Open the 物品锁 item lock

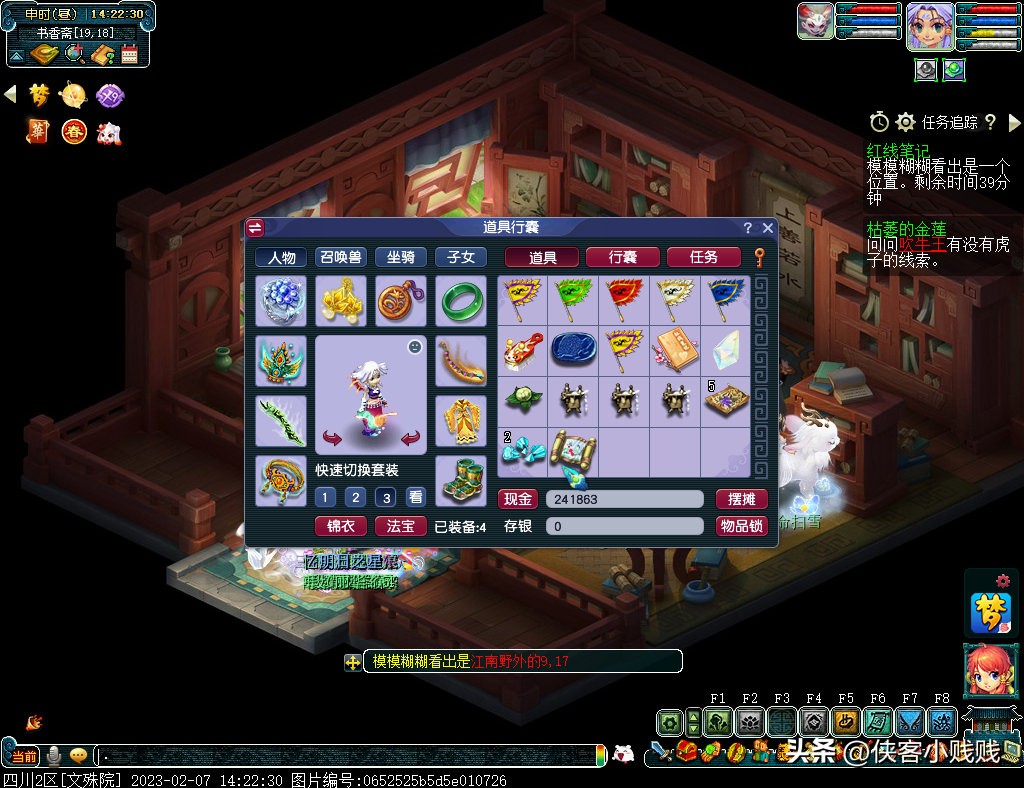(741, 526)
